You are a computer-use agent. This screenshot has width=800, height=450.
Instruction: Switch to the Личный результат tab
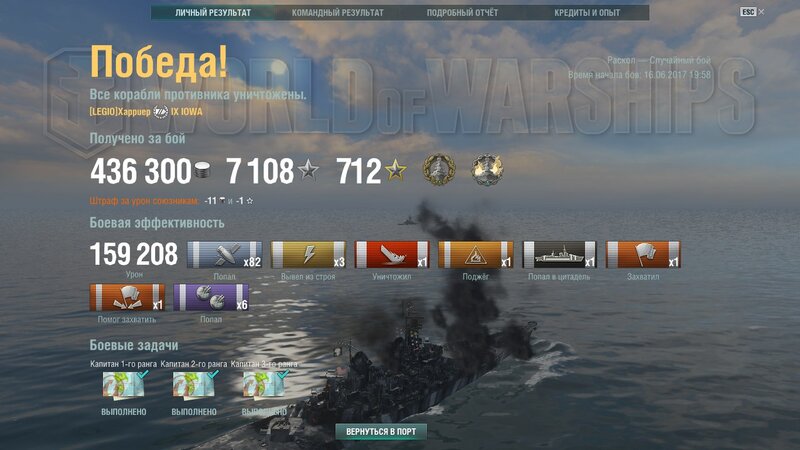click(213, 13)
